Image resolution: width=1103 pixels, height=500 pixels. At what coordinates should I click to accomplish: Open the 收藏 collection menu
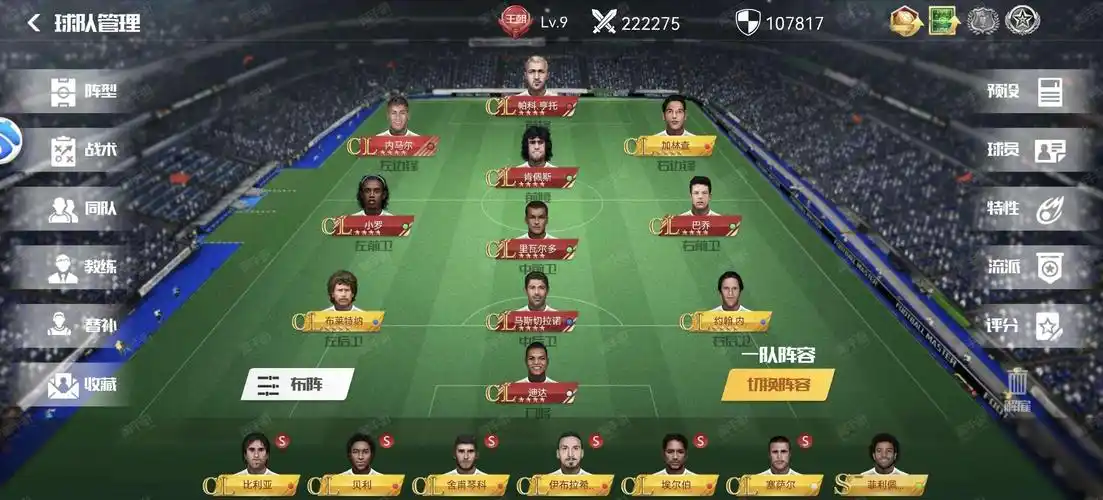tap(85, 384)
